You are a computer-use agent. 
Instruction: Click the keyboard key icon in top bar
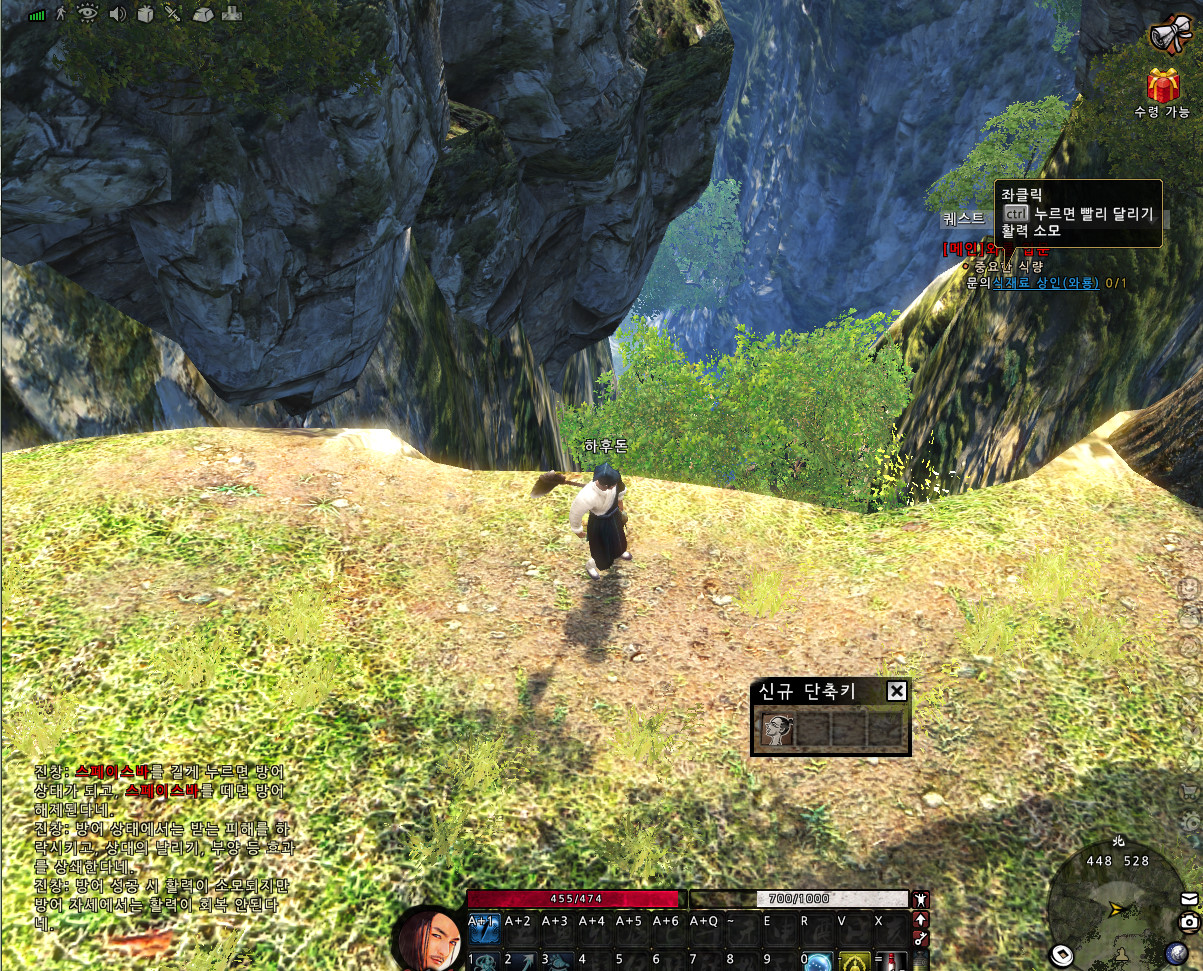(x=202, y=14)
